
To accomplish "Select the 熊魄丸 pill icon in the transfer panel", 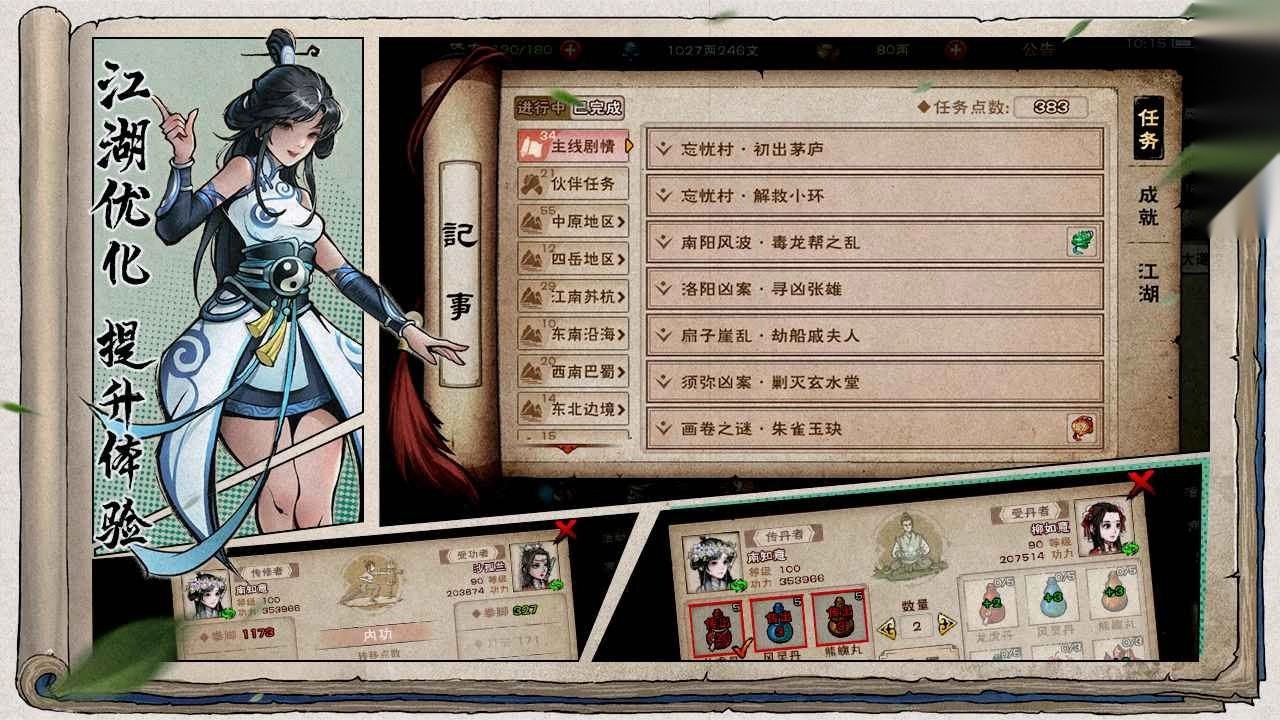I will coord(838,620).
